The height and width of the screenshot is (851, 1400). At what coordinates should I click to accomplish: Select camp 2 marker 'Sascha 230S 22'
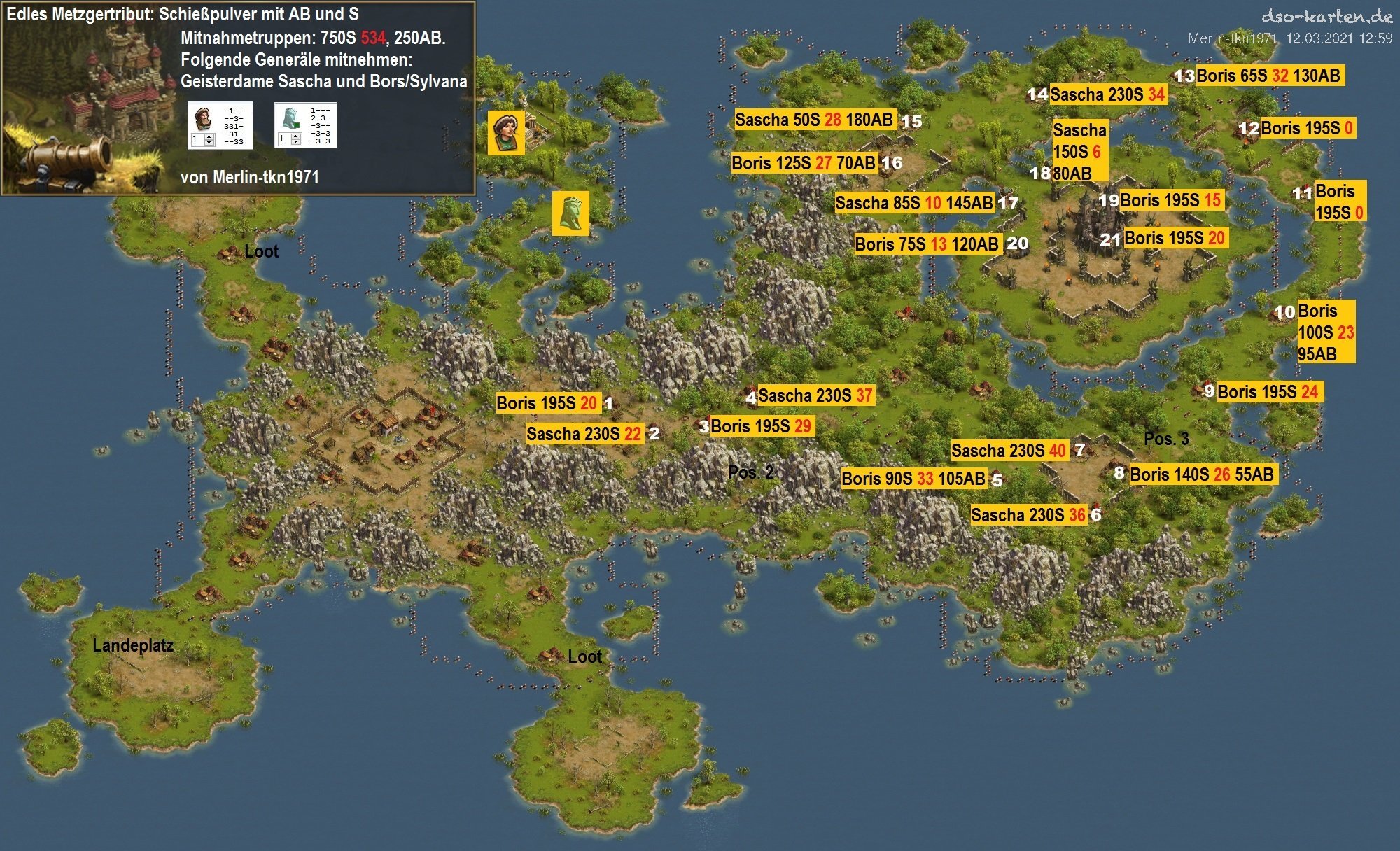584,434
